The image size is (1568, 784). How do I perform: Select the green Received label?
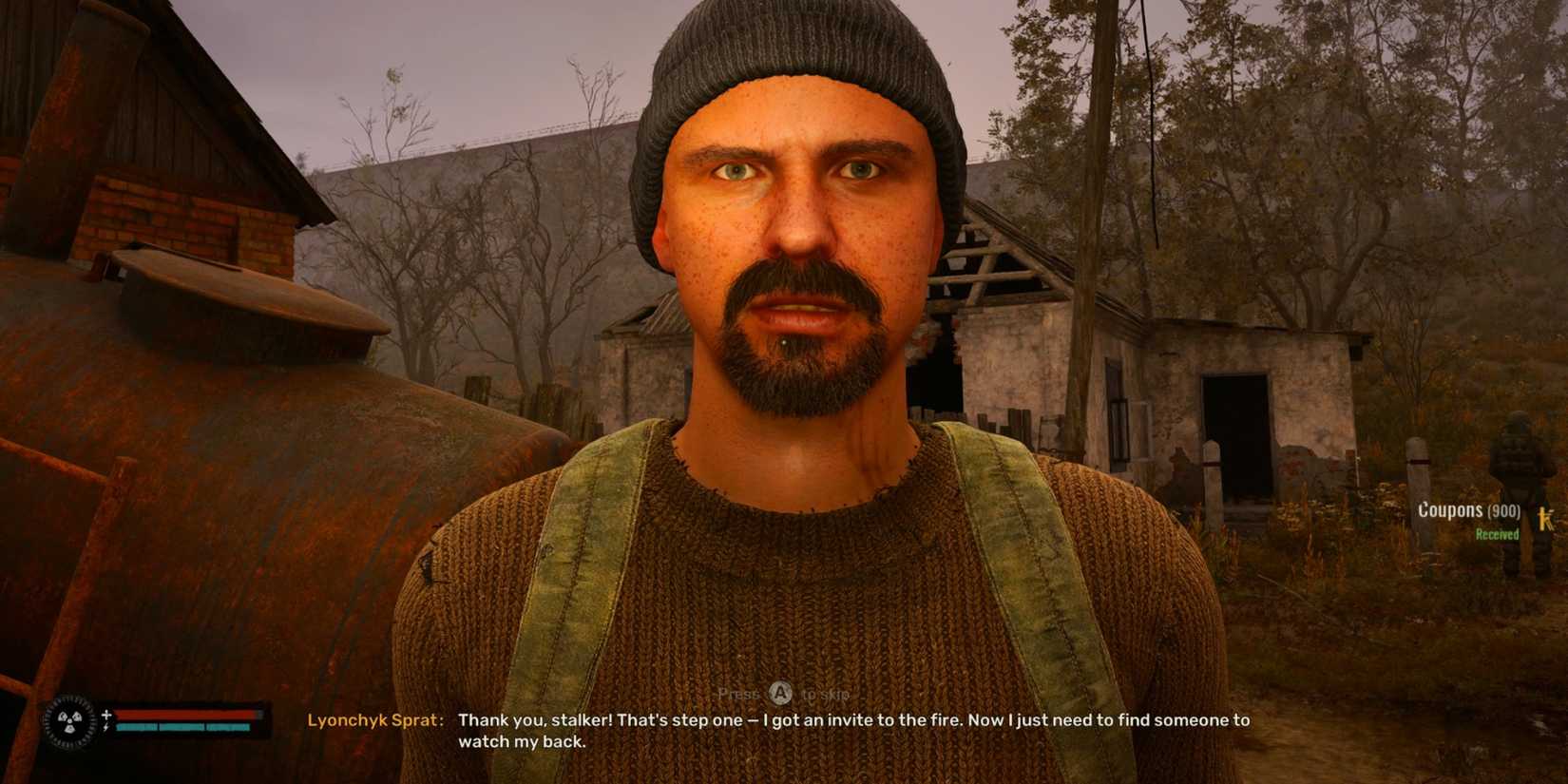click(x=1499, y=534)
